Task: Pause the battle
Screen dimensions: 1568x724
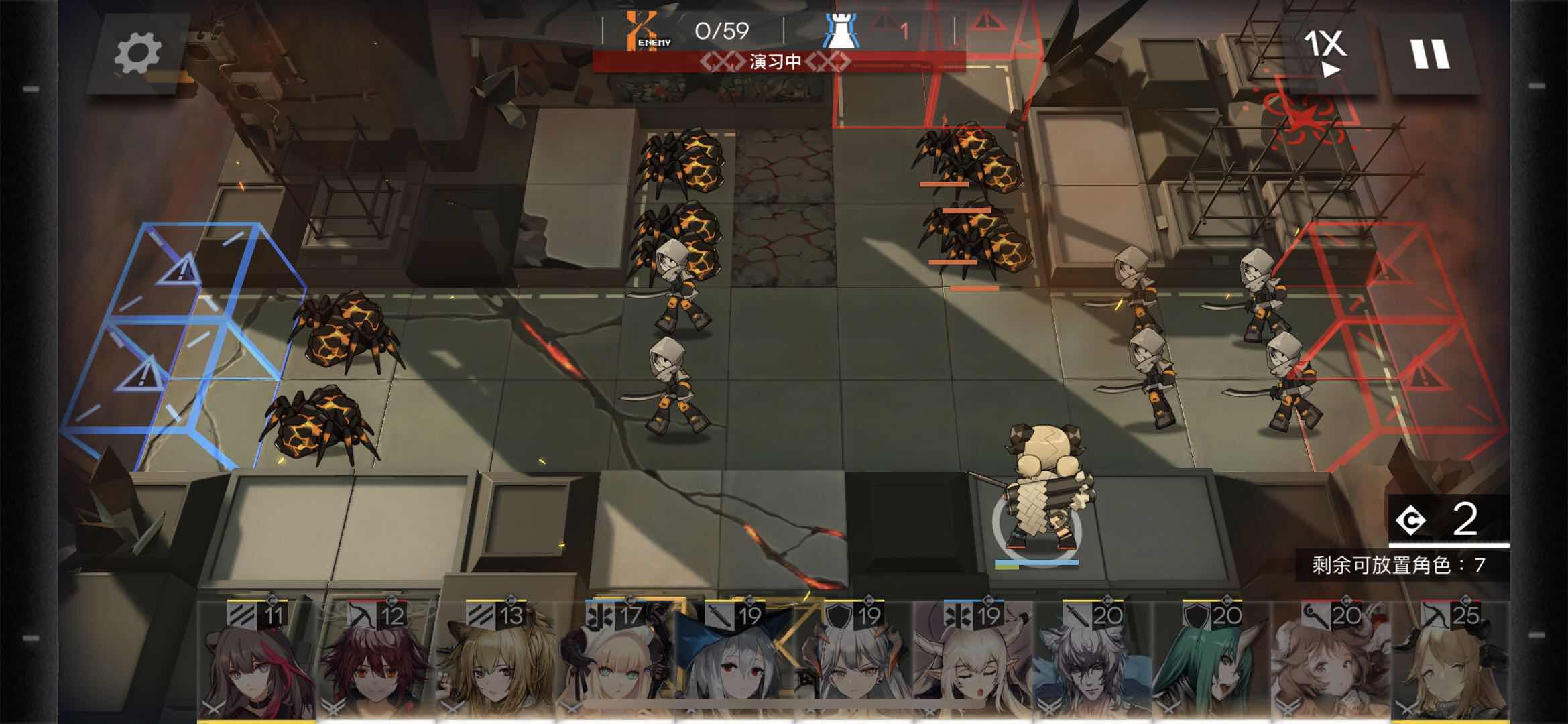Action: (x=1430, y=54)
